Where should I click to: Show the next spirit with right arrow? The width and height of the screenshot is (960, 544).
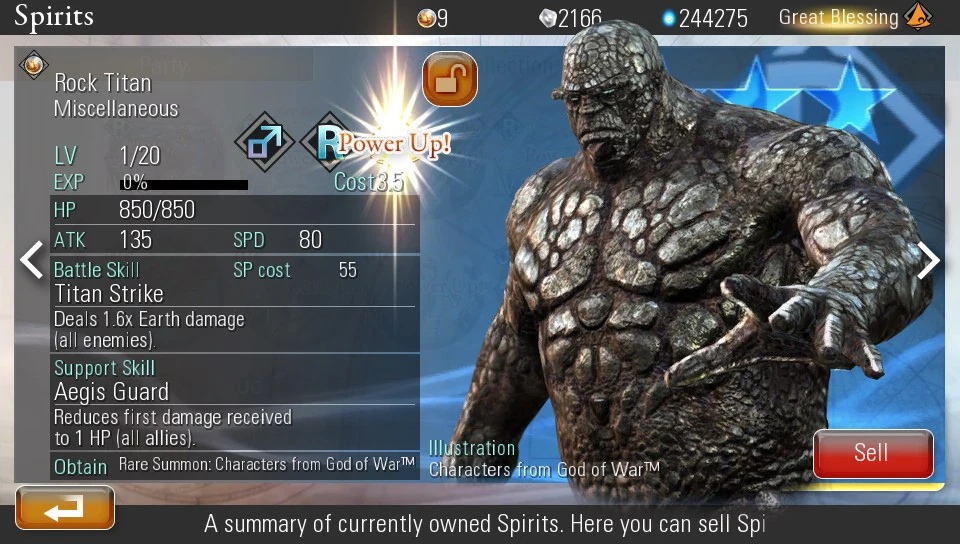pos(929,261)
